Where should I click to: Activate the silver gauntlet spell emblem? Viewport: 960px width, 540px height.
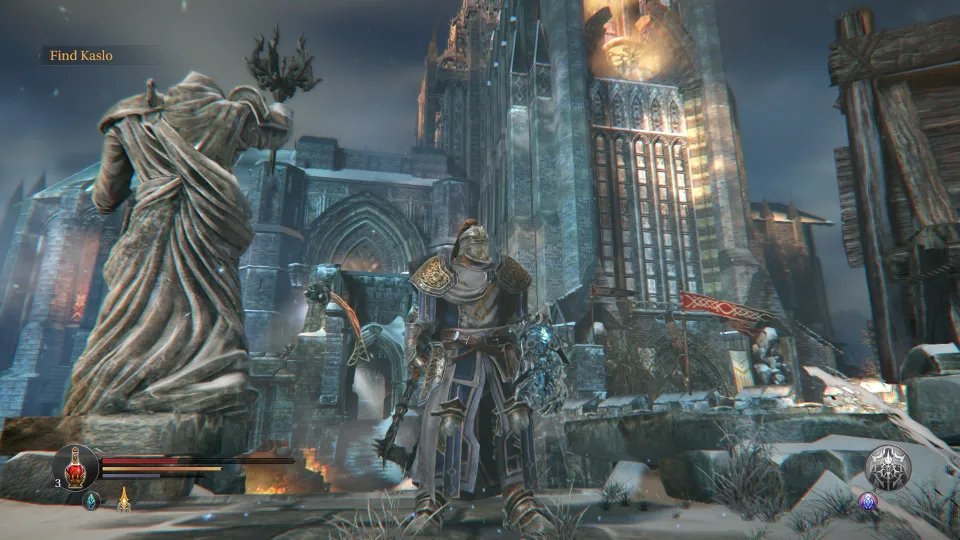(x=887, y=467)
